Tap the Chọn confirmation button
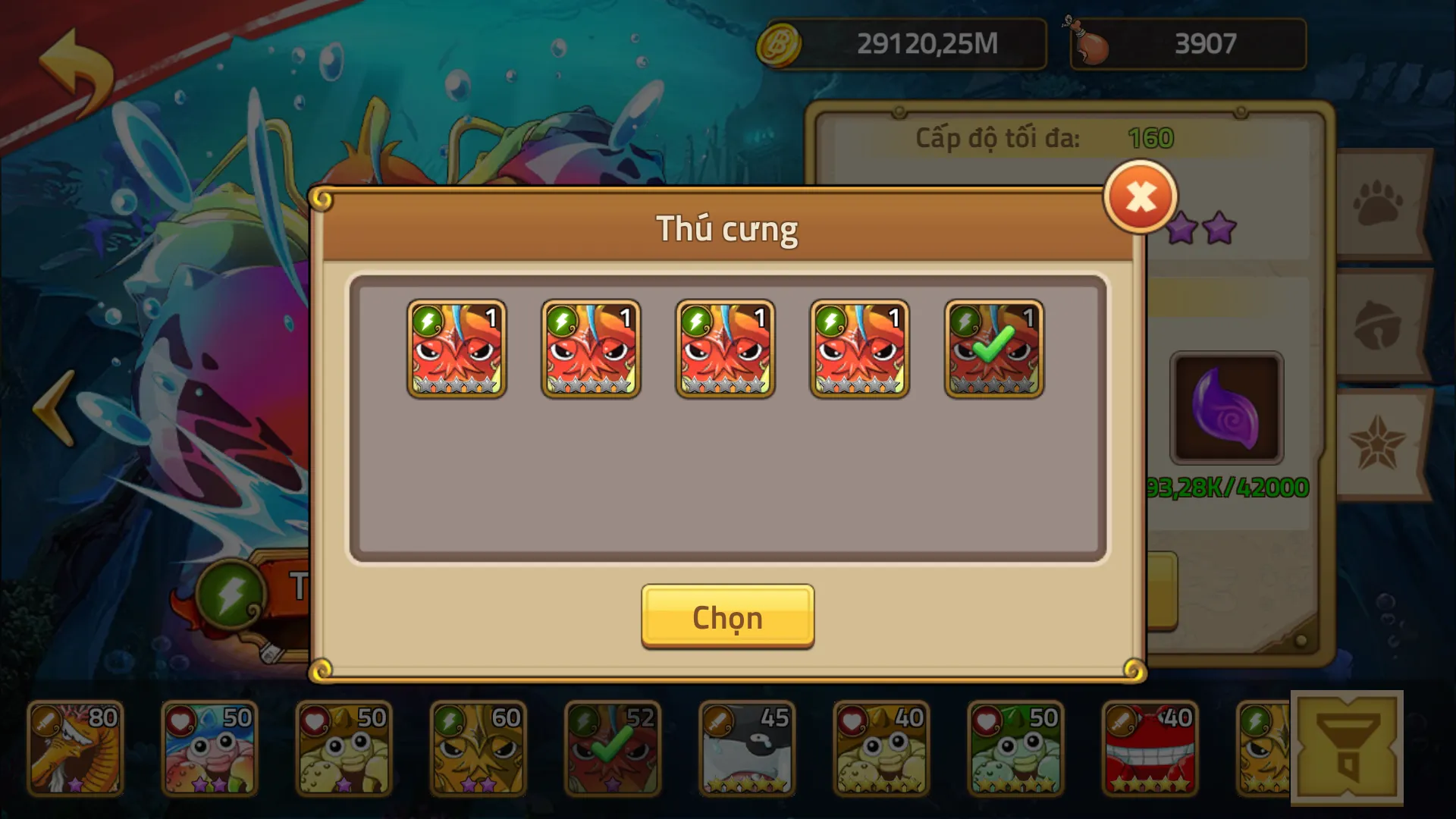Image resolution: width=1456 pixels, height=819 pixels. tap(726, 617)
